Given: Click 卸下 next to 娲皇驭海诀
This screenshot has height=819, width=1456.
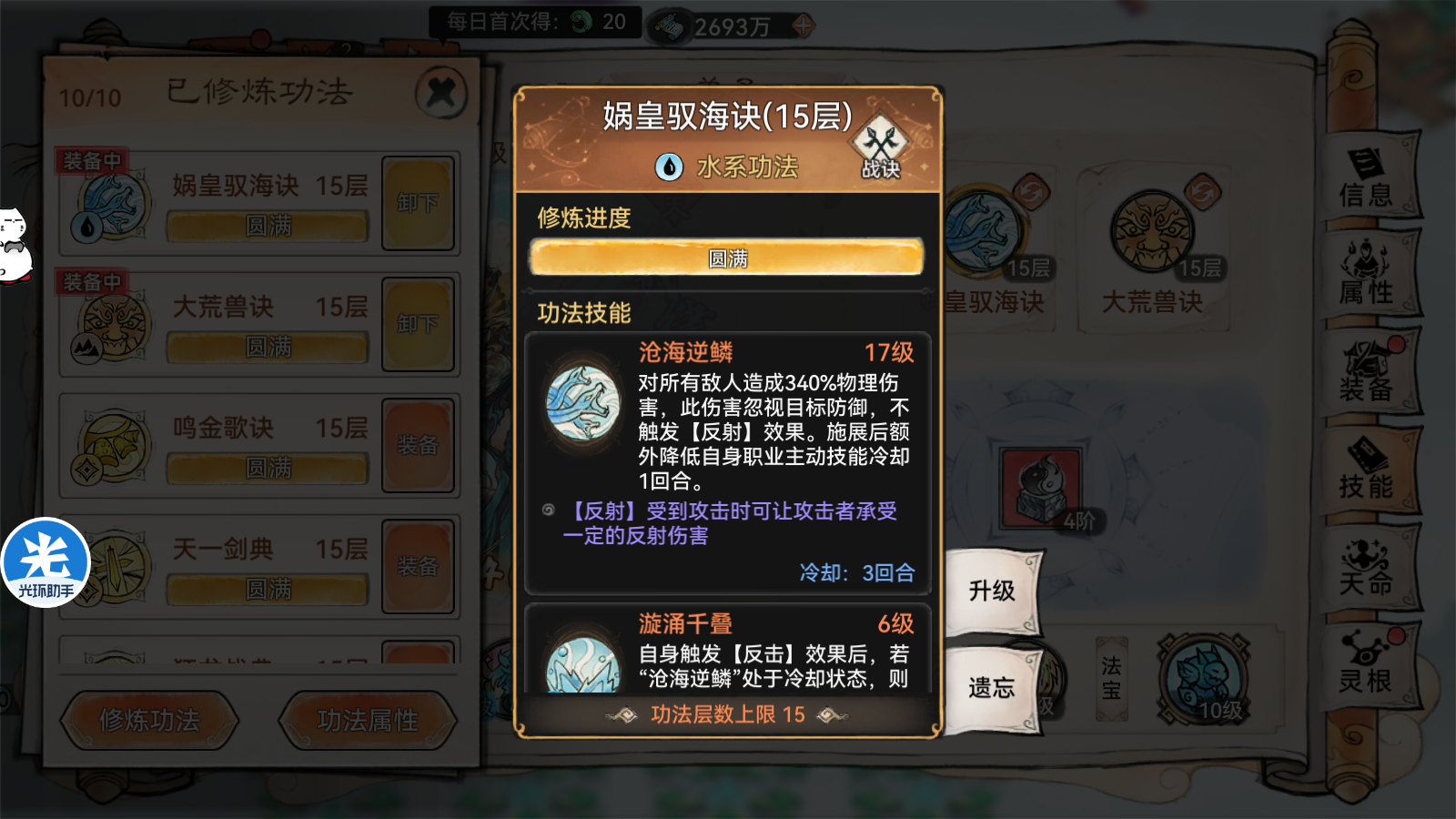Looking at the screenshot, I should [x=418, y=202].
